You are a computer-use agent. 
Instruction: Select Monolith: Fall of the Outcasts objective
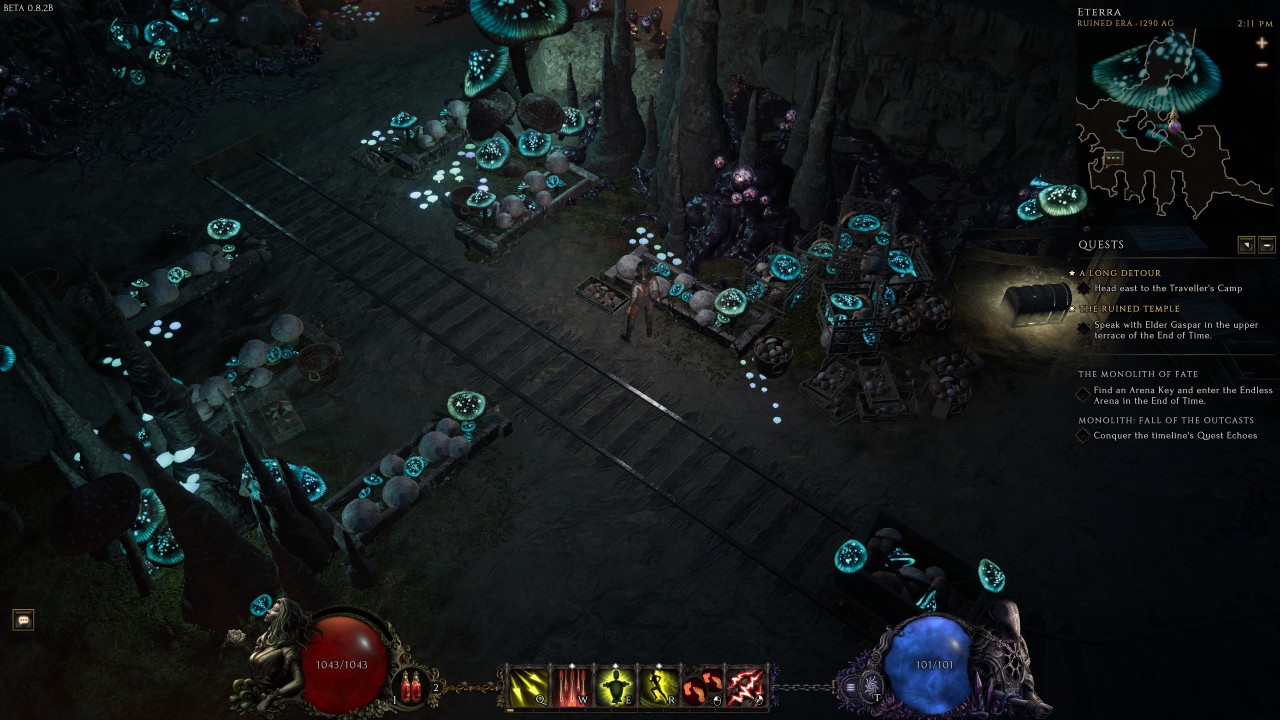click(x=1152, y=420)
